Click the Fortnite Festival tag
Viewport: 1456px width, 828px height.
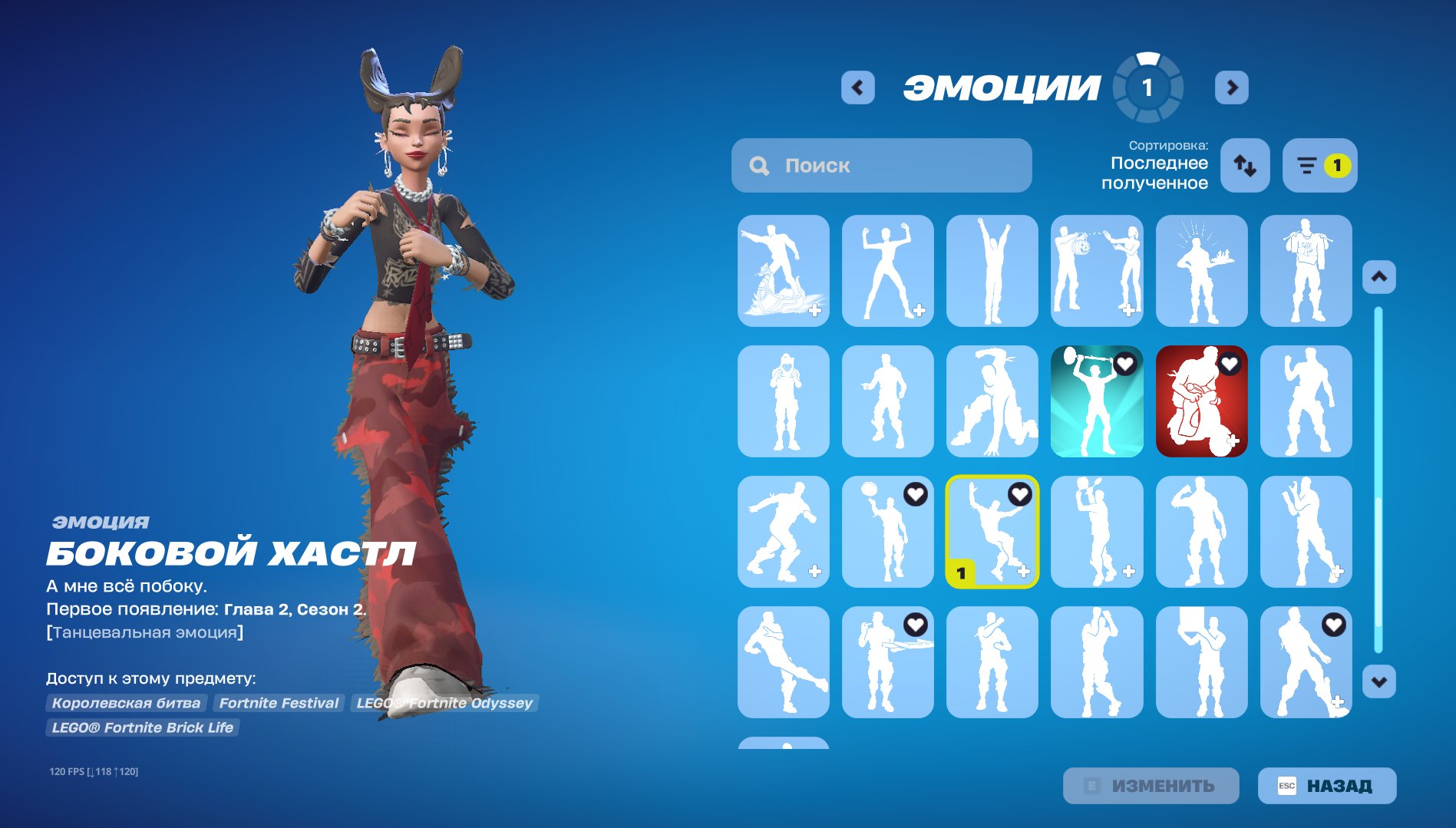pos(279,702)
